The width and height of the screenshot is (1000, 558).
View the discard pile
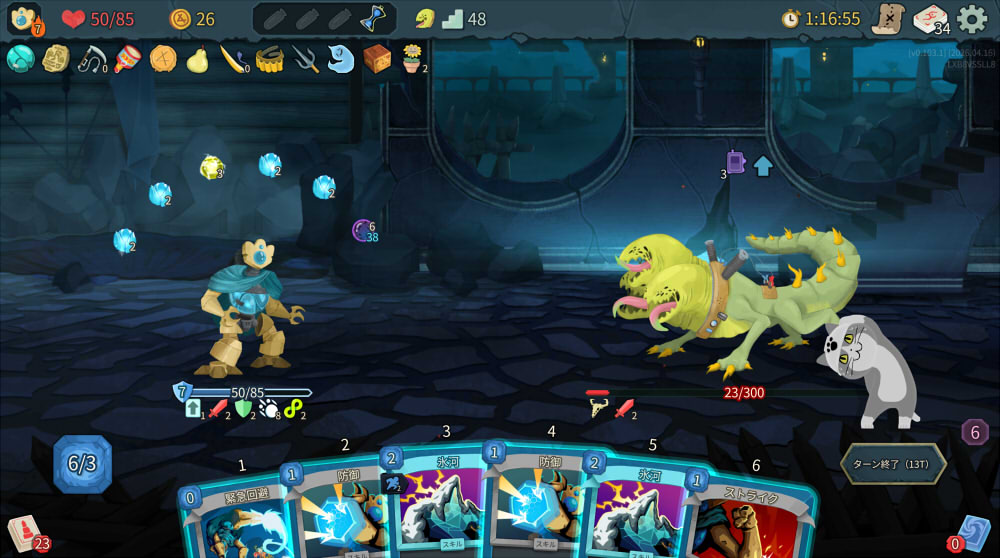(x=973, y=532)
